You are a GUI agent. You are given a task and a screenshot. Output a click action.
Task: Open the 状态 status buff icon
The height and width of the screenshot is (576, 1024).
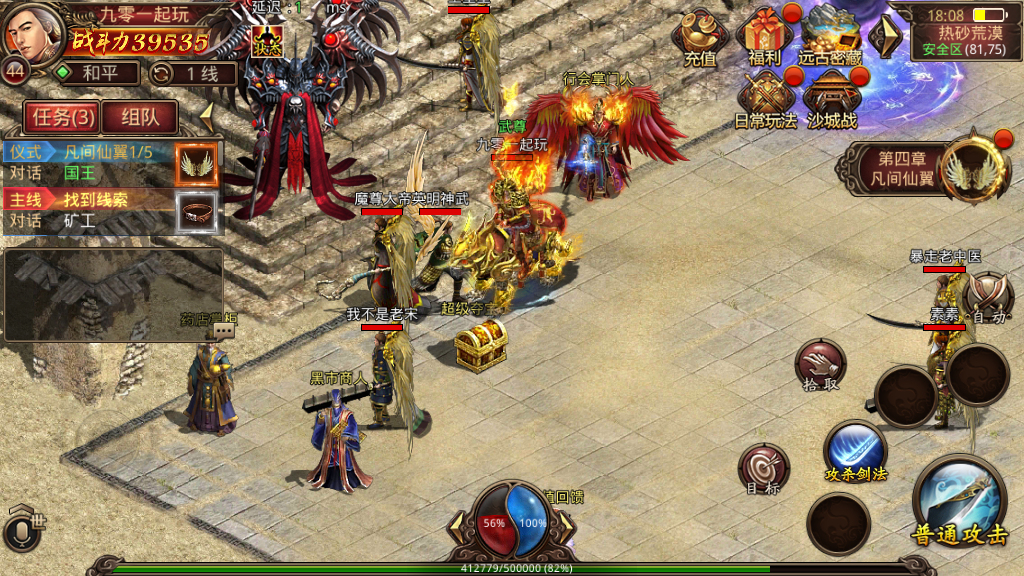point(267,41)
